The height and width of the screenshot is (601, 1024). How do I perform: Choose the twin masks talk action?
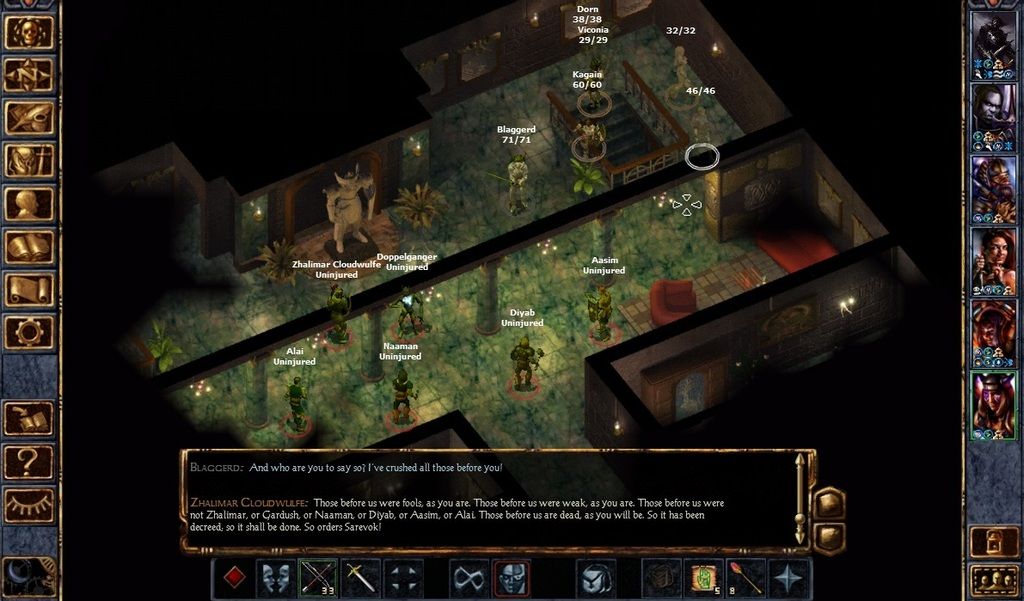277,579
